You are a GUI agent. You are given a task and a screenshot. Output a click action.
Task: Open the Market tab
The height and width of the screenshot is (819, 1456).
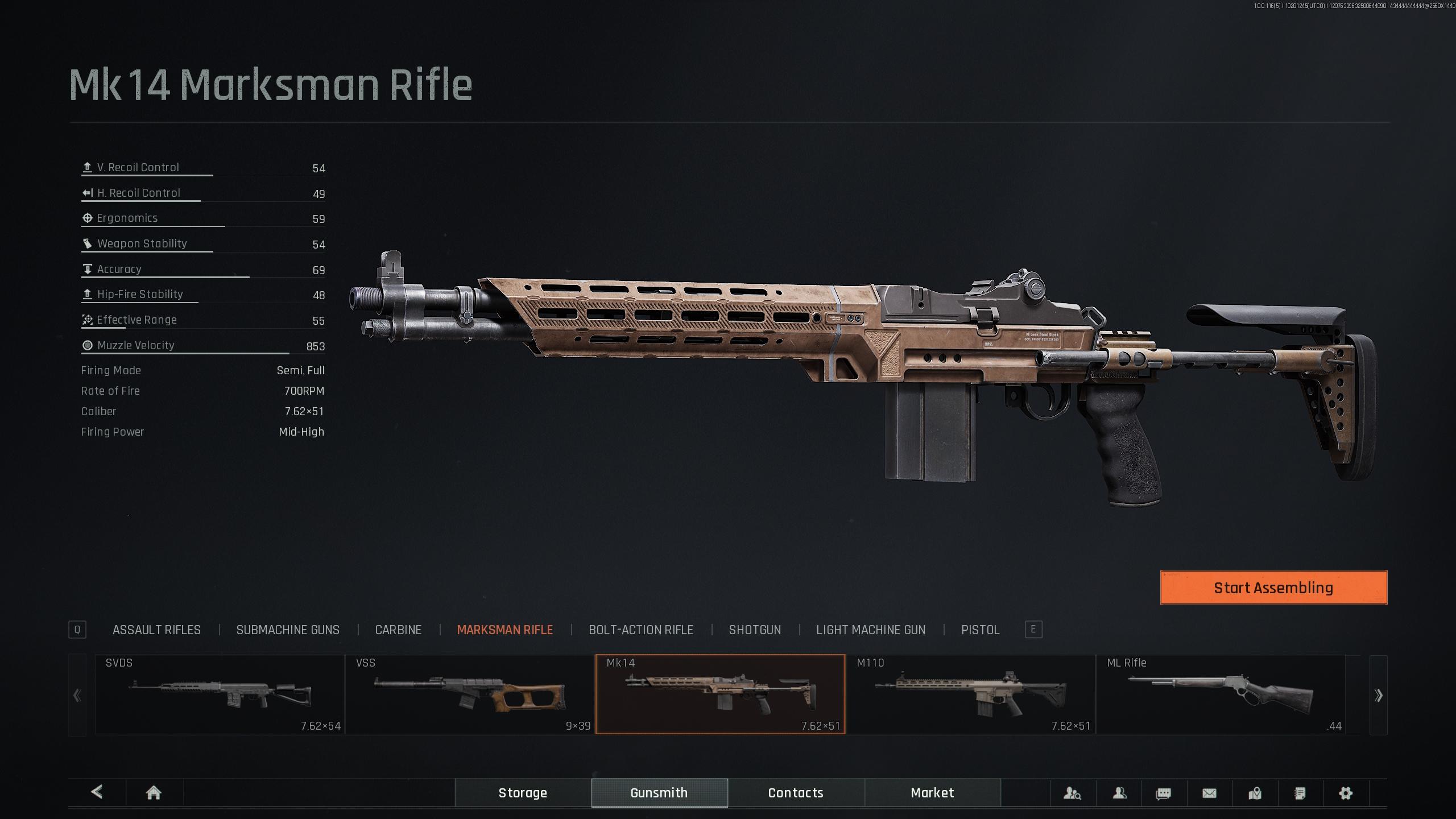[932, 793]
